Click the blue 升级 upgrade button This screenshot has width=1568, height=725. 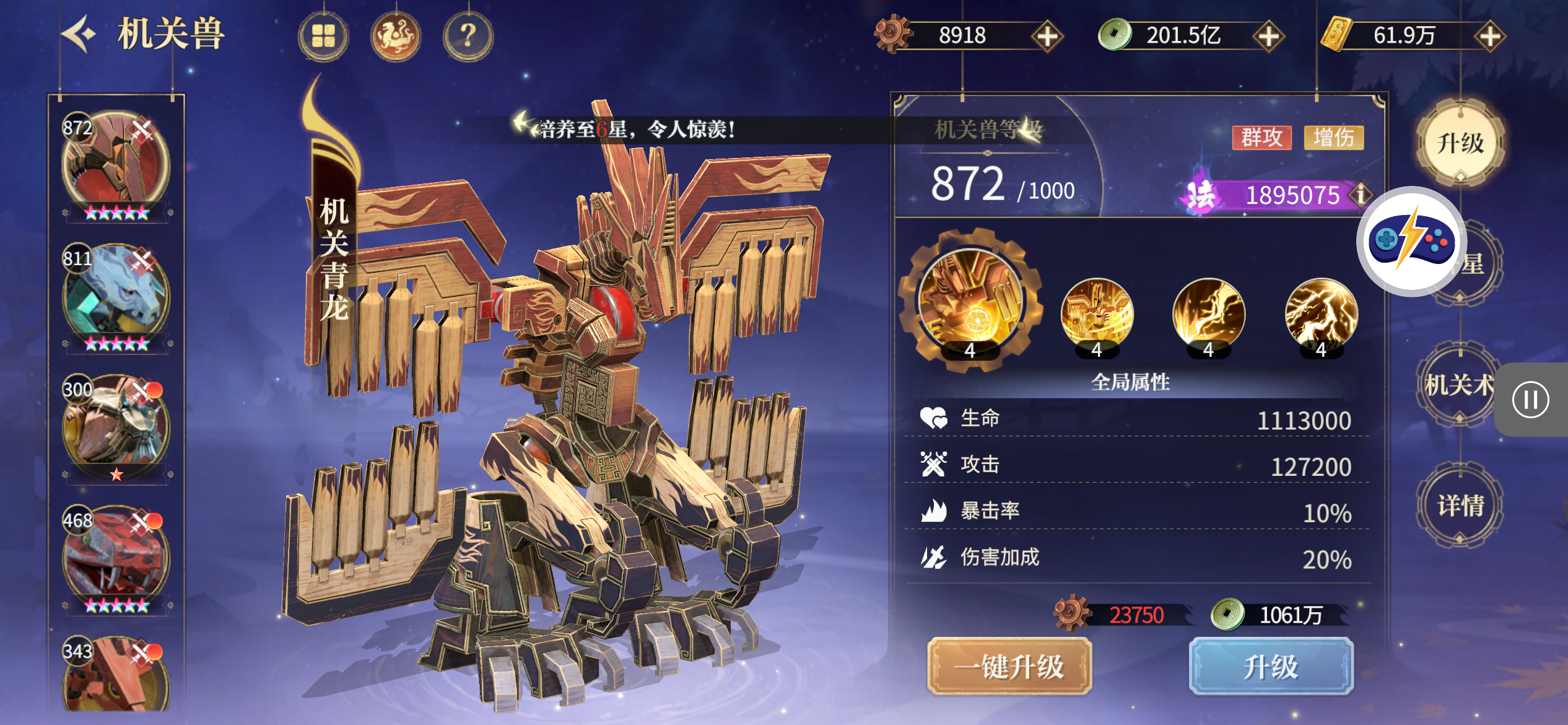pos(1271,667)
